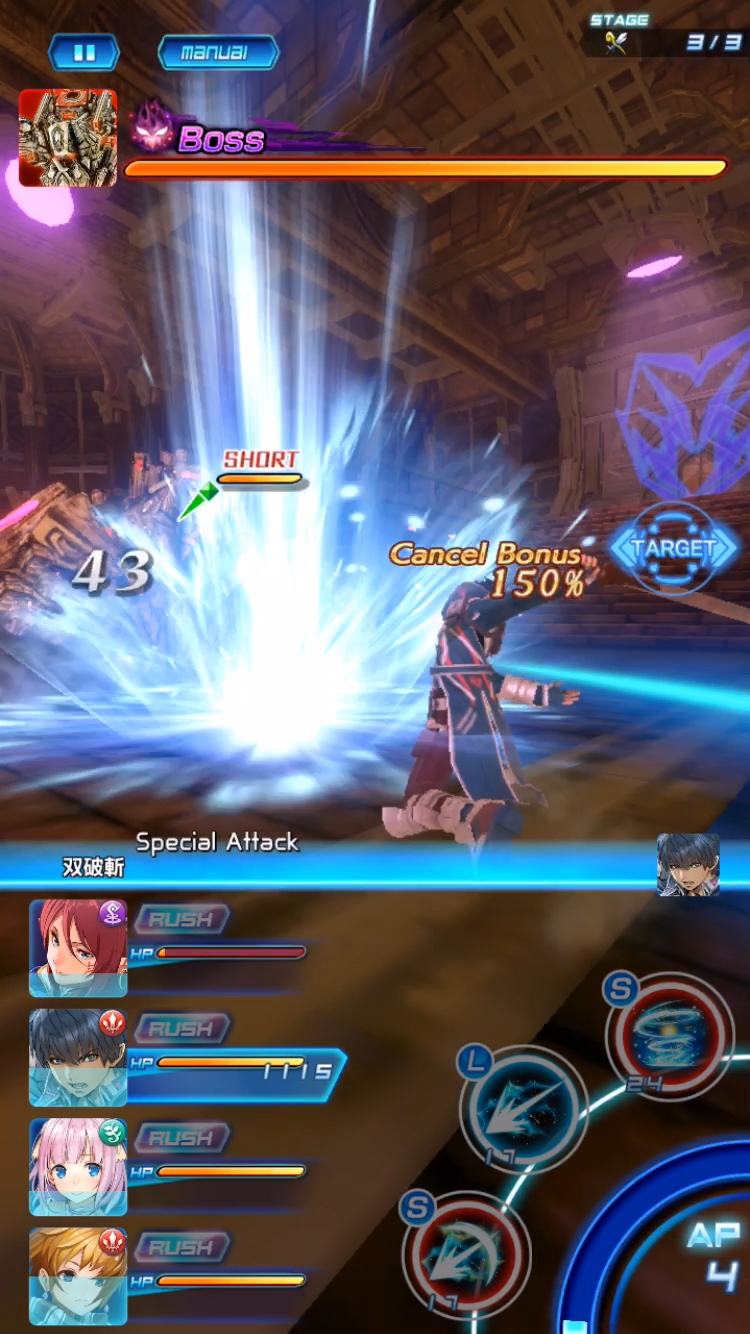Activate RUSH for the blonde character
The height and width of the screenshot is (1334, 750).
(181, 1247)
